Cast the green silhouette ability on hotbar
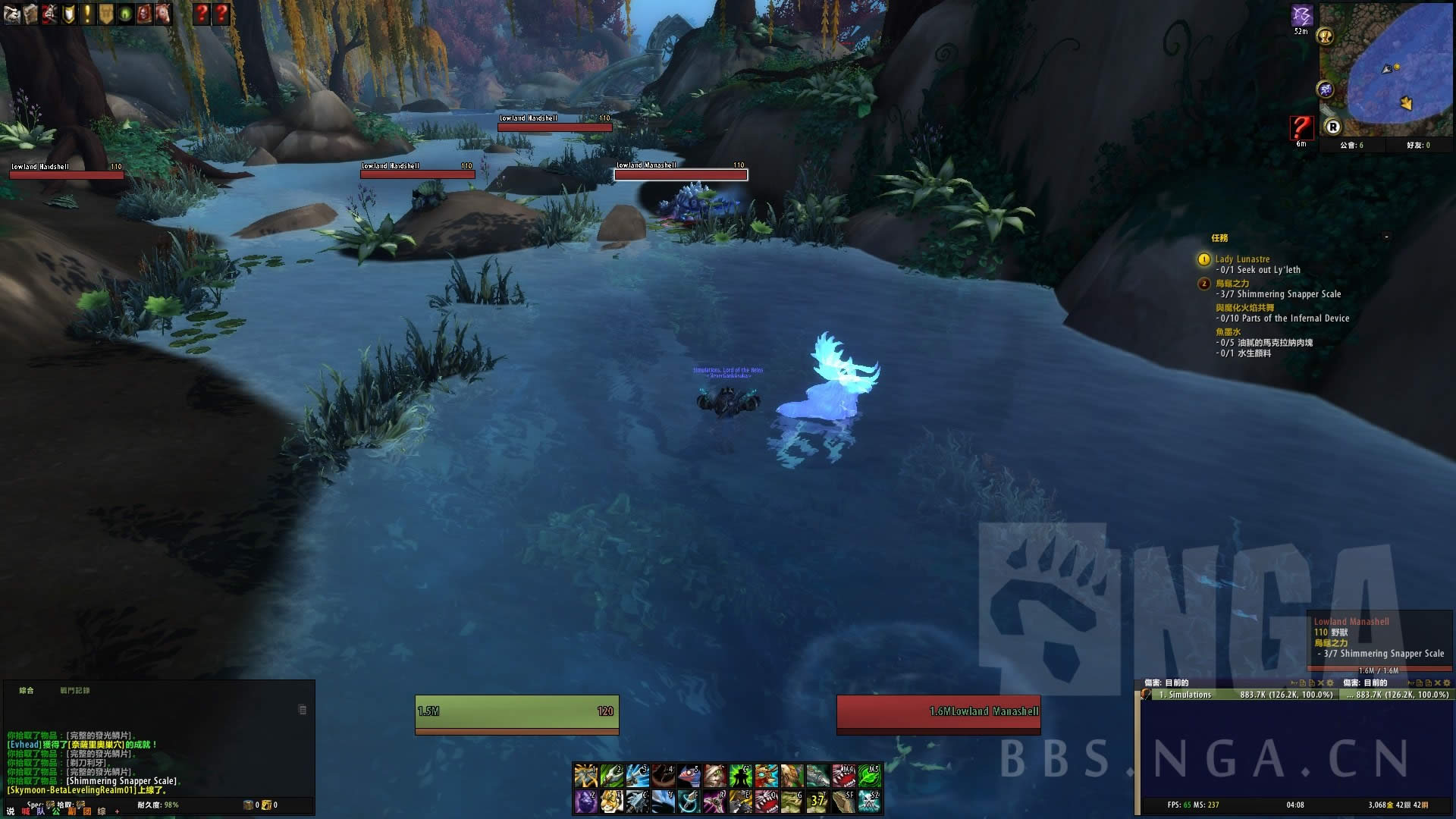 click(x=740, y=776)
